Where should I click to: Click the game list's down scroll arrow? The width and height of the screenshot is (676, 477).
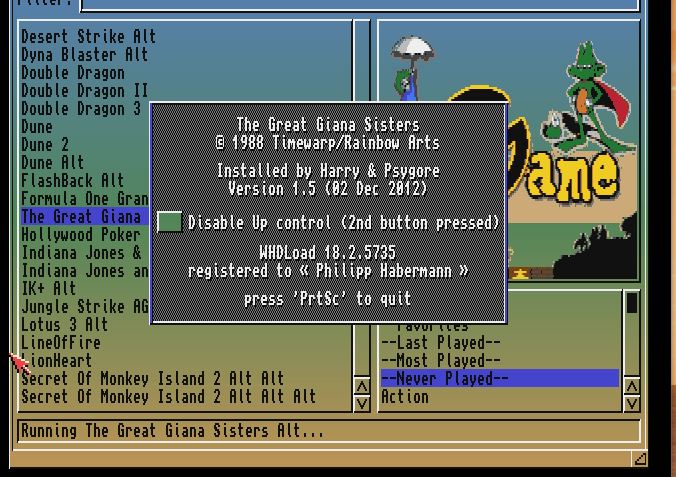[362, 402]
